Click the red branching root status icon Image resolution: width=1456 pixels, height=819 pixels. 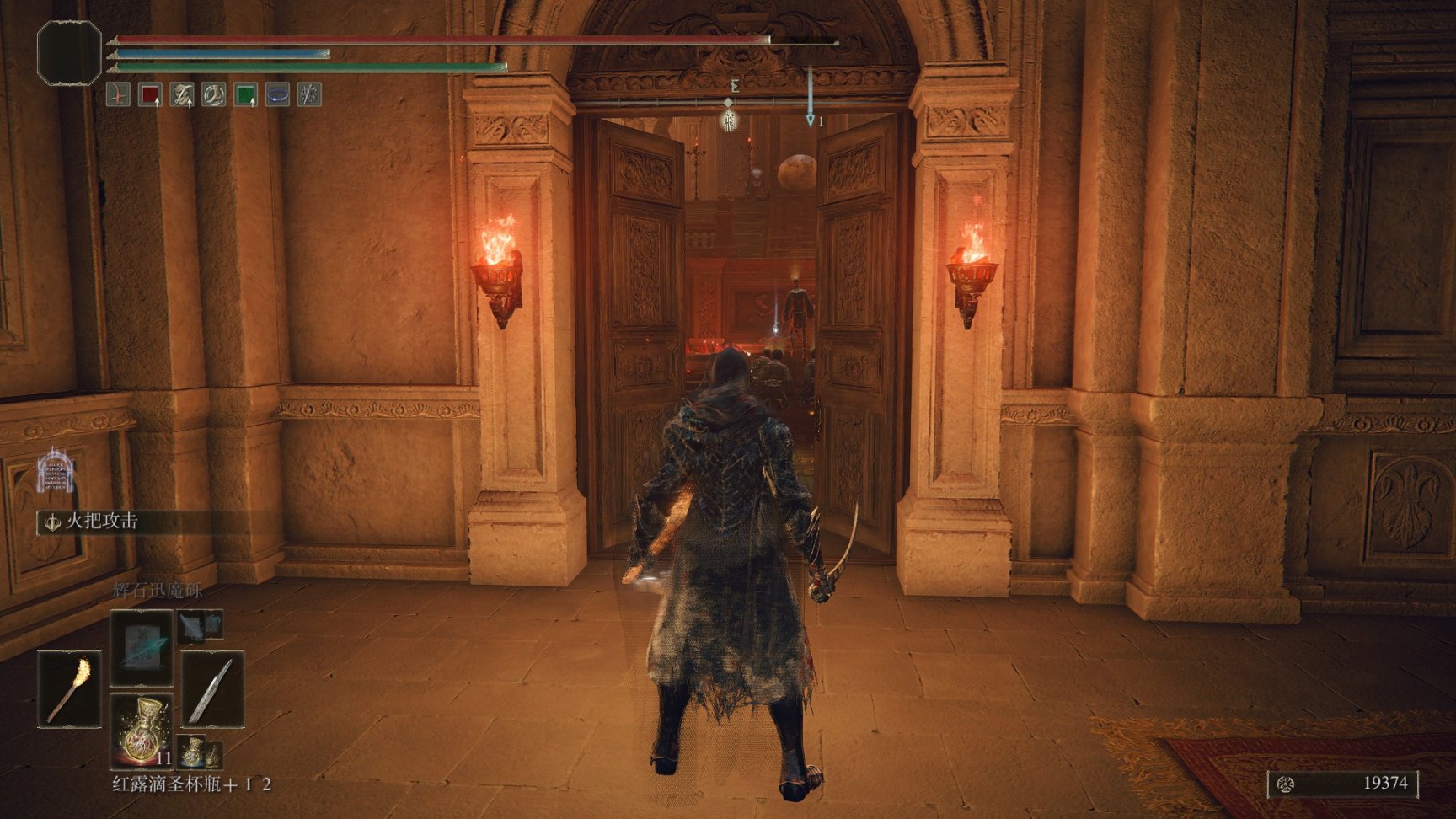click(119, 95)
